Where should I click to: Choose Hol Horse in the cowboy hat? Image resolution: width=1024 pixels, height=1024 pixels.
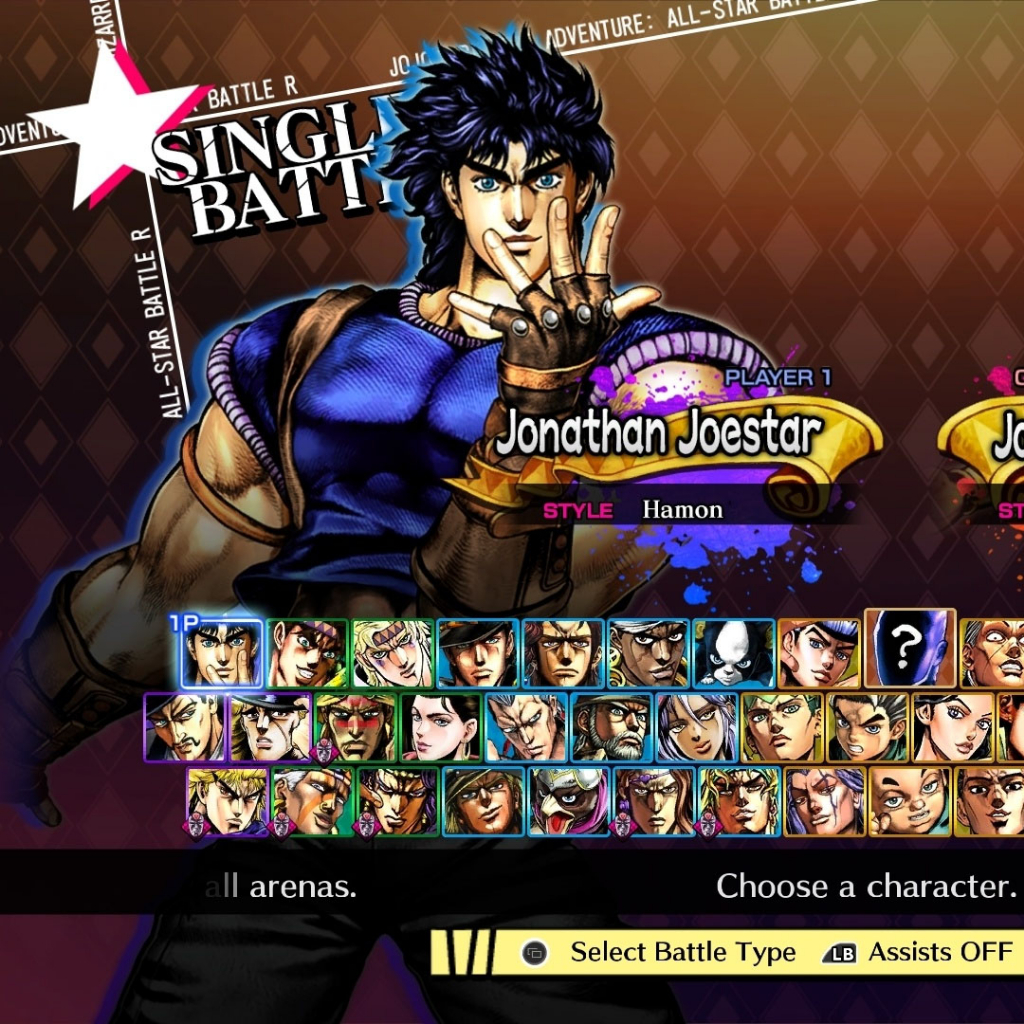(484, 800)
